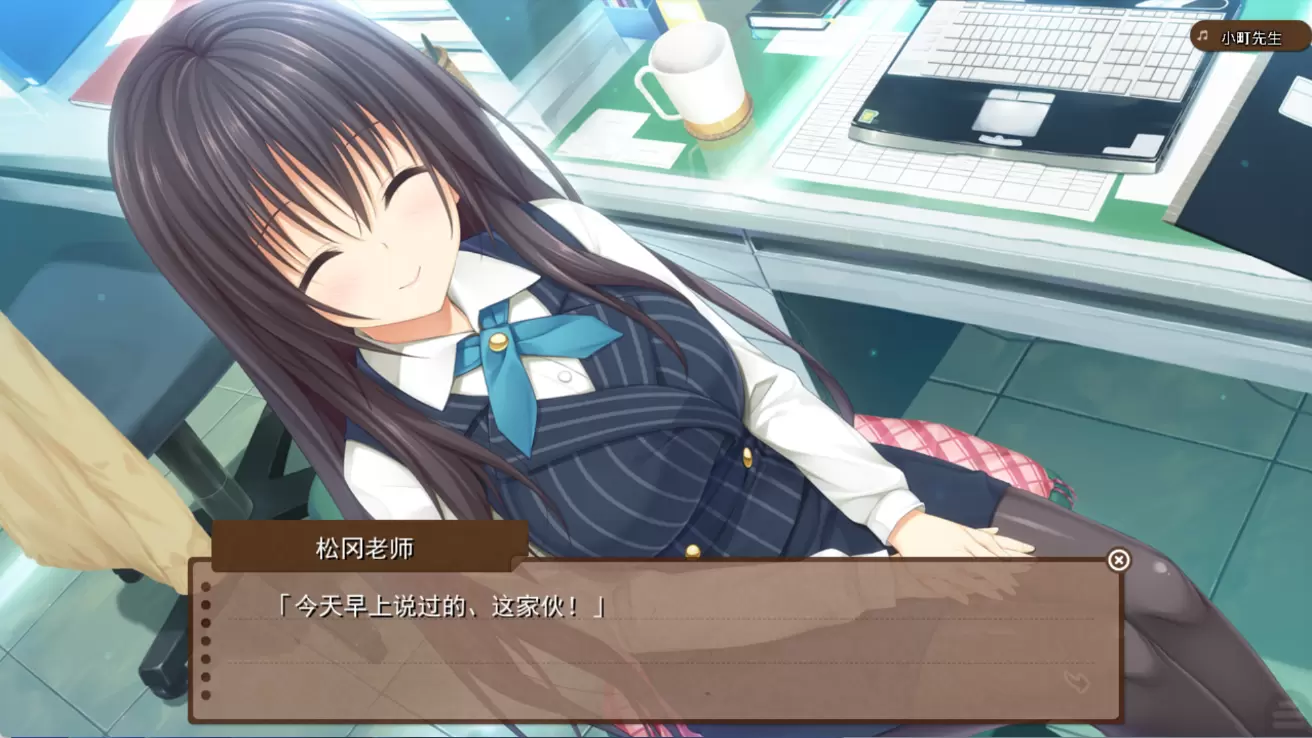Click the faint advance arrow in the dialogue box
Viewport: 1312px width, 738px height.
pos(1076,682)
